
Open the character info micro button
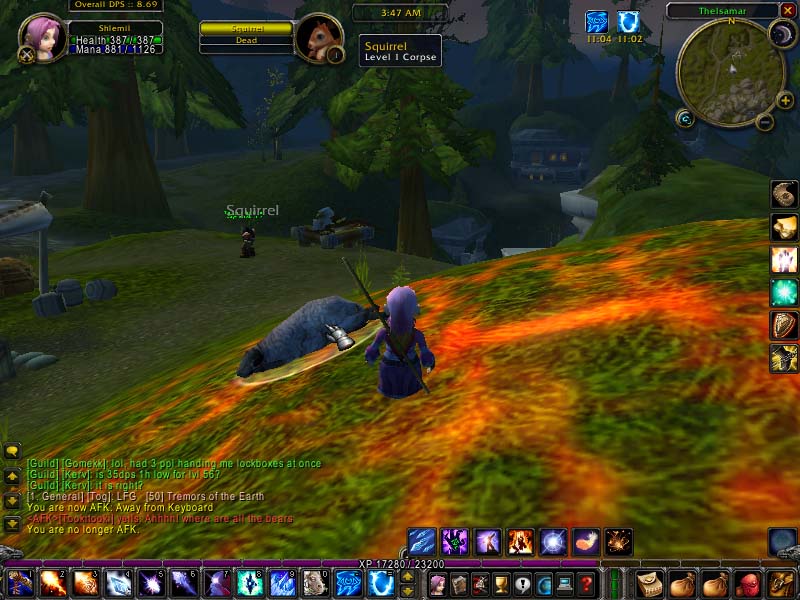[436, 584]
